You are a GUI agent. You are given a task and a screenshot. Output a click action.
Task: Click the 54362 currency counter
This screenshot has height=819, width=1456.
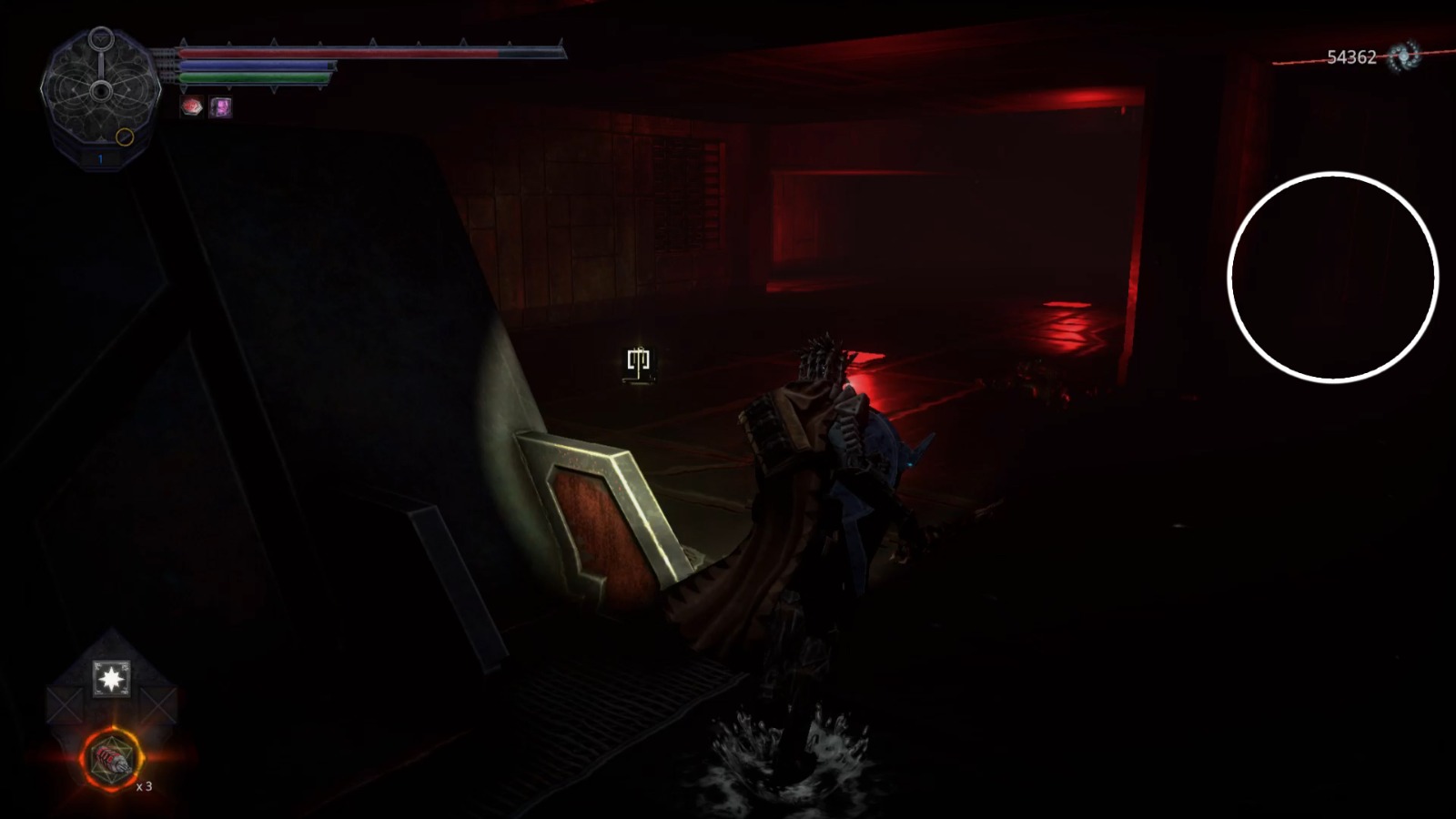coord(1351,55)
